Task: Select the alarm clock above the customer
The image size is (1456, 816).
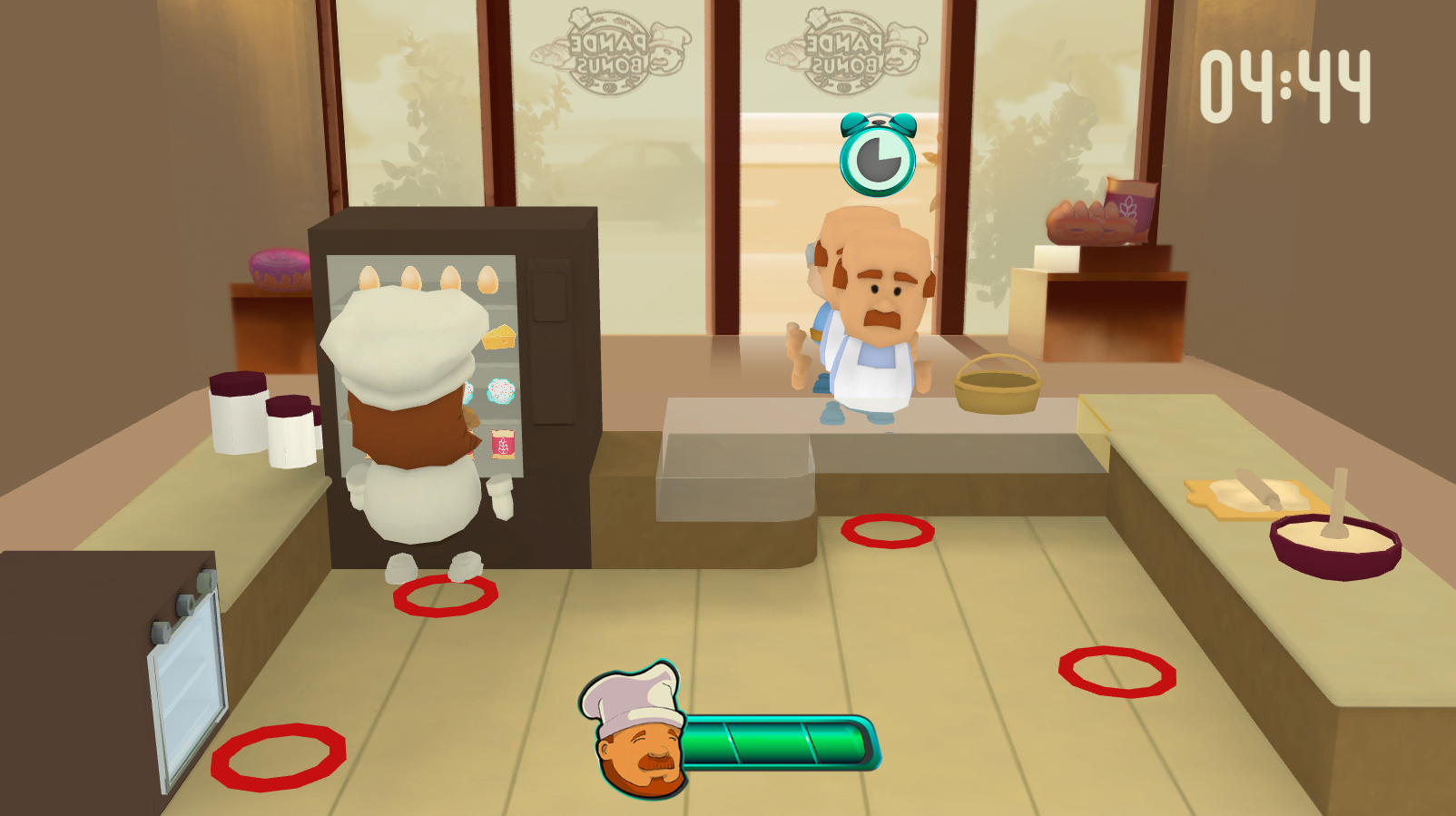Action: click(877, 156)
